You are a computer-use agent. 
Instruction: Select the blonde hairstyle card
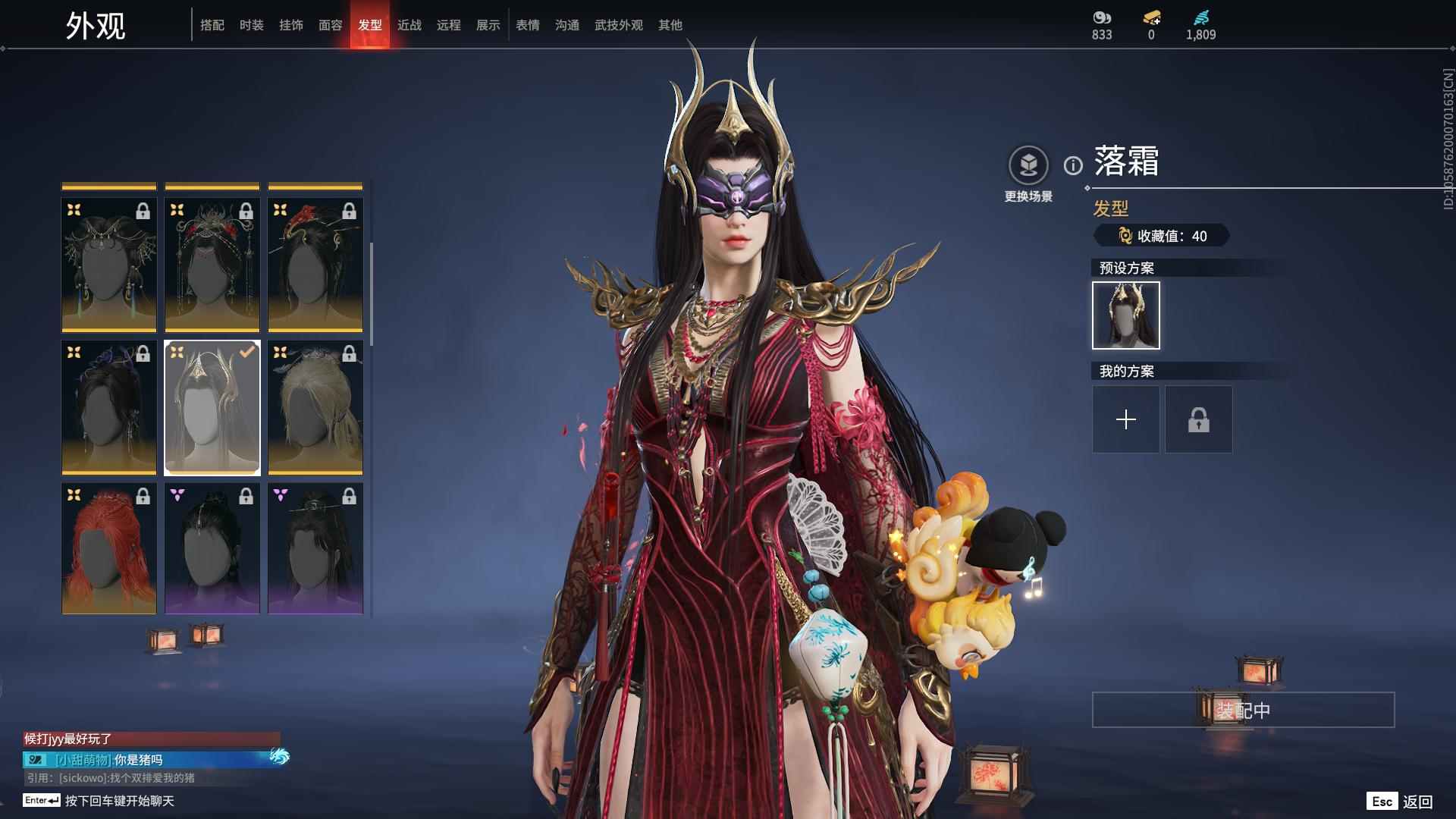315,407
